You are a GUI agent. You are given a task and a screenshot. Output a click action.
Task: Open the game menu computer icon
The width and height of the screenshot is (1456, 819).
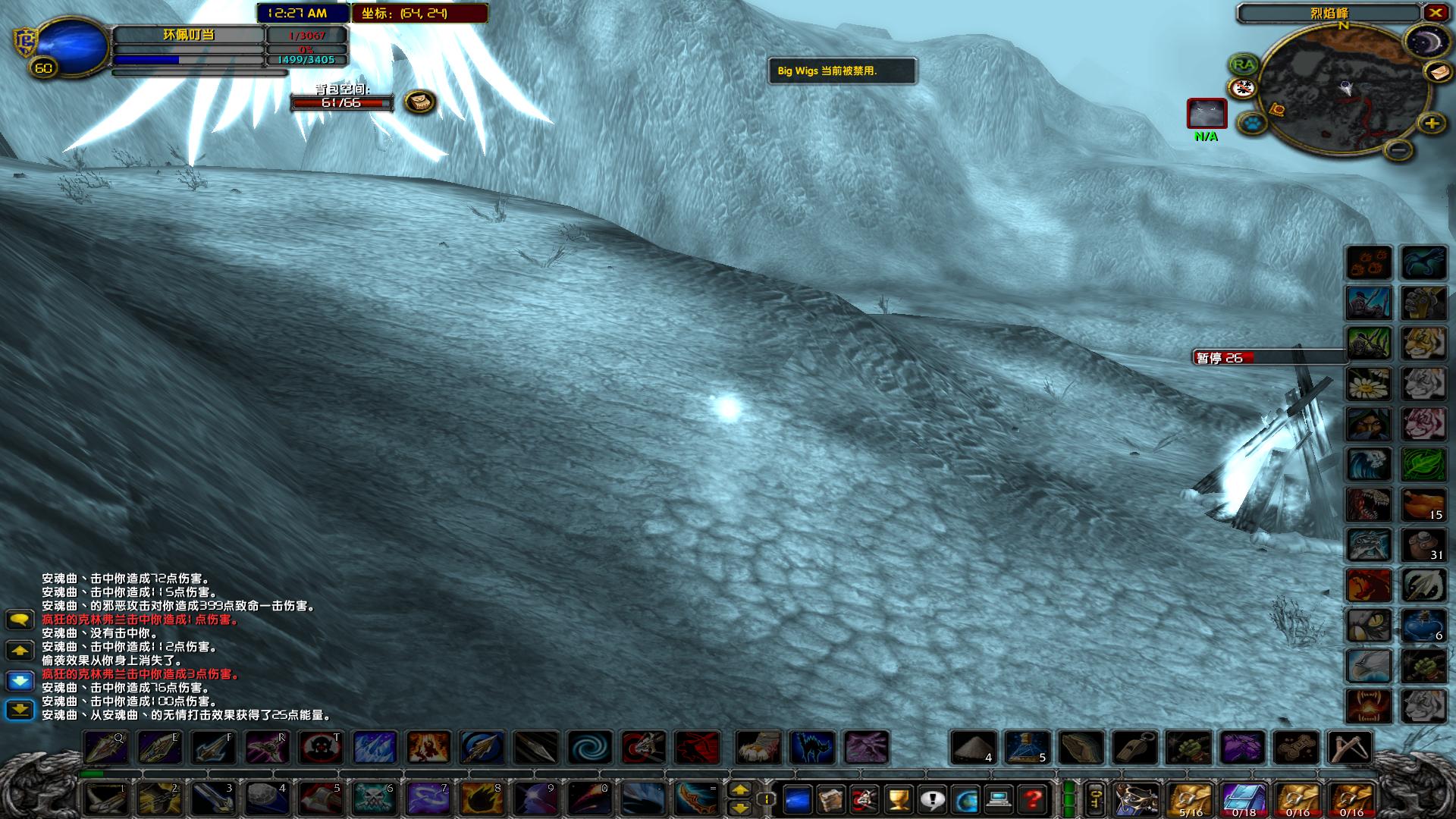coord(998,800)
